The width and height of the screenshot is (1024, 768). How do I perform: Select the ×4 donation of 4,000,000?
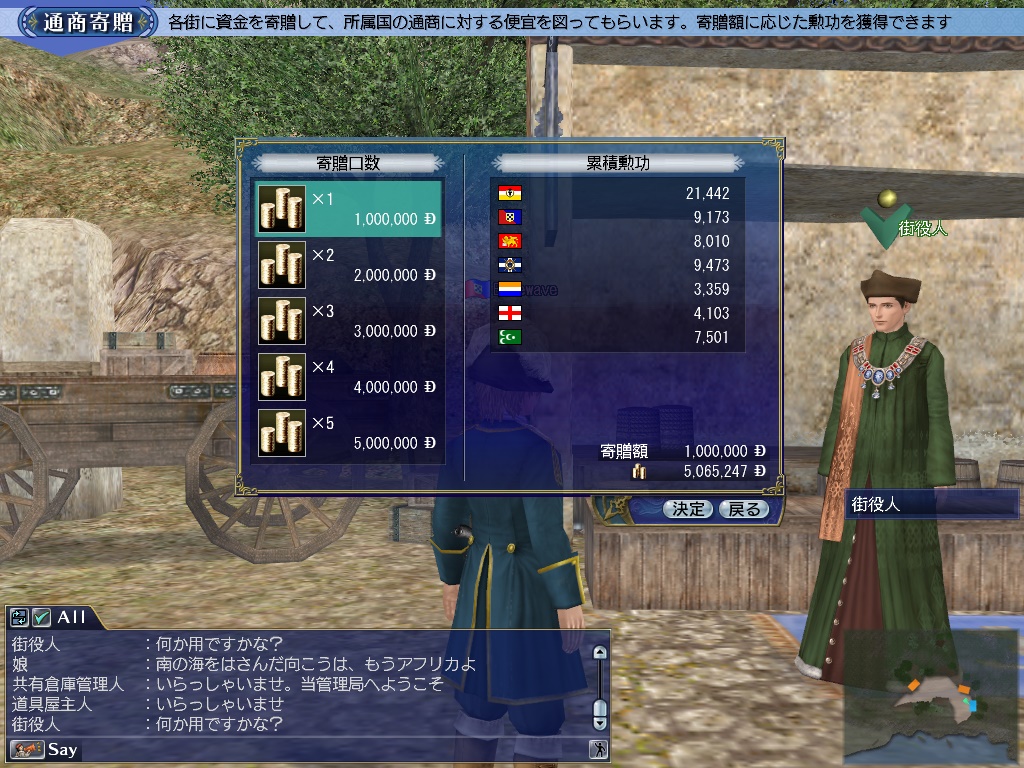[x=349, y=376]
